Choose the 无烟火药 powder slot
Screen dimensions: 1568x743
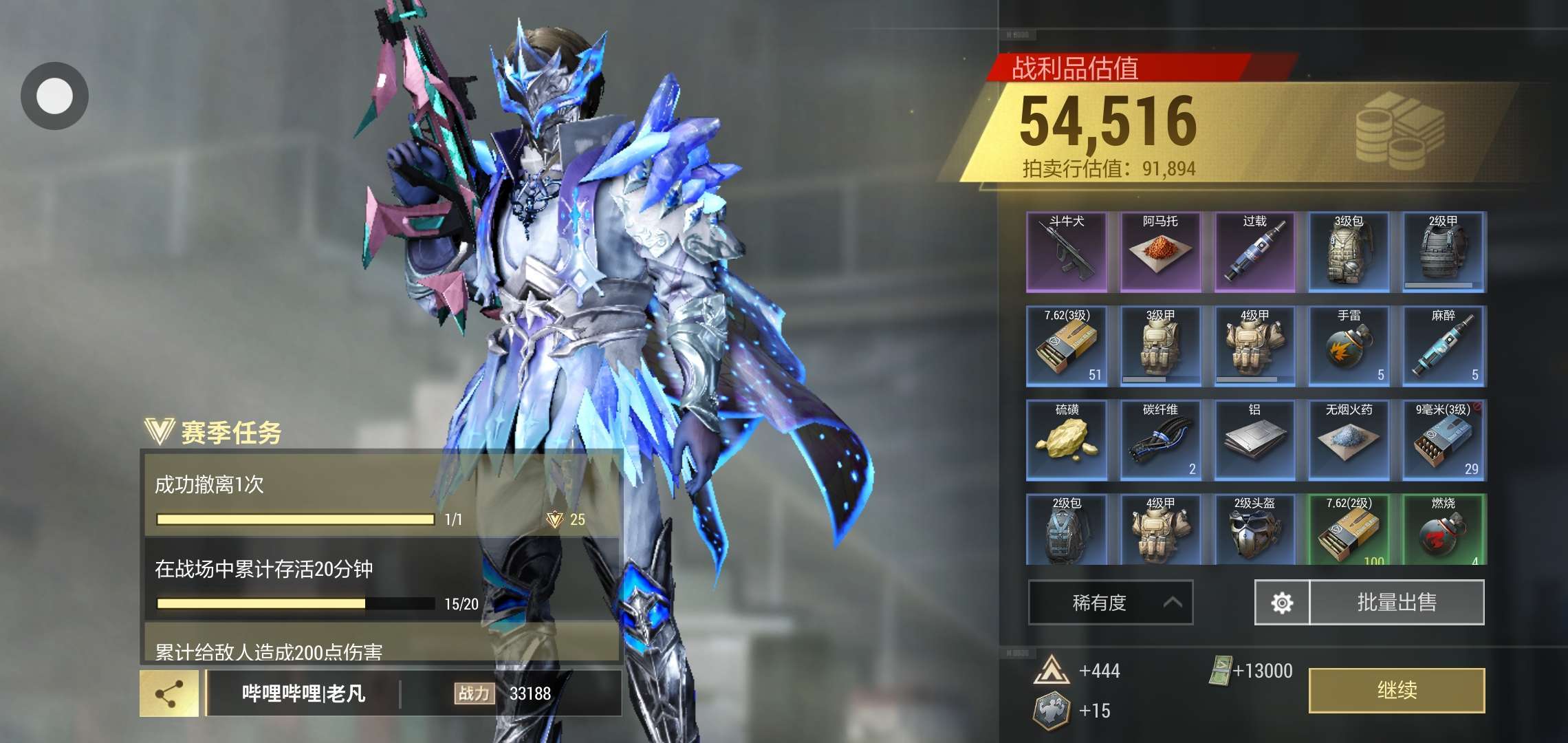click(x=1349, y=440)
